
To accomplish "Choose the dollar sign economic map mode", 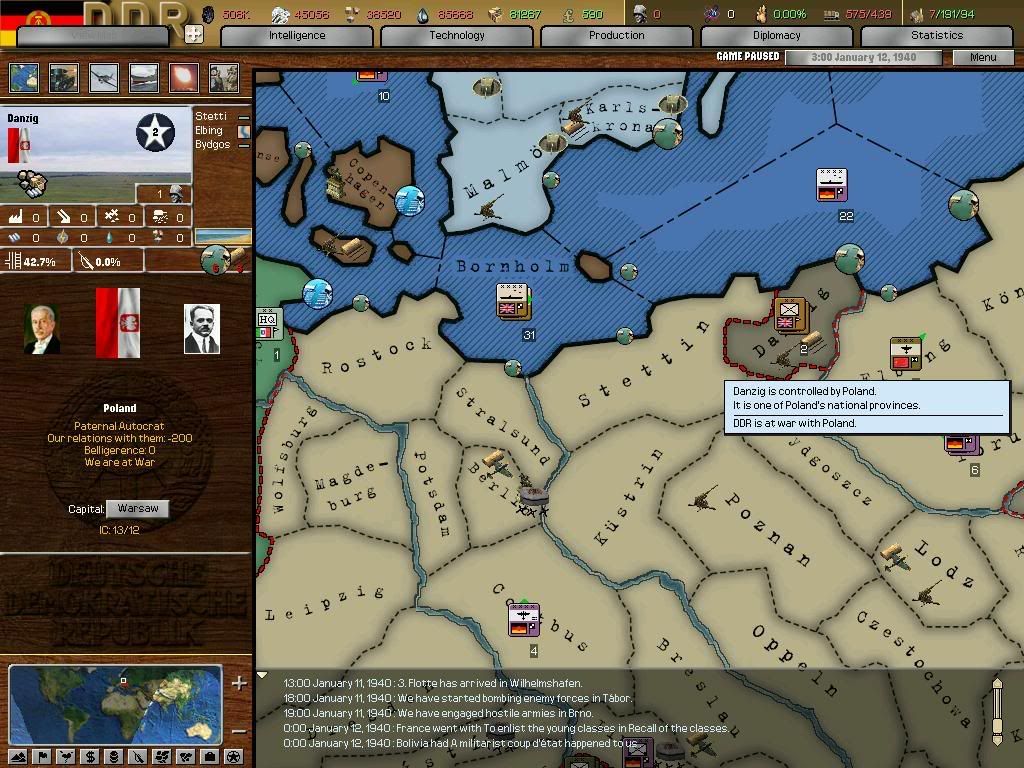I will (x=90, y=756).
